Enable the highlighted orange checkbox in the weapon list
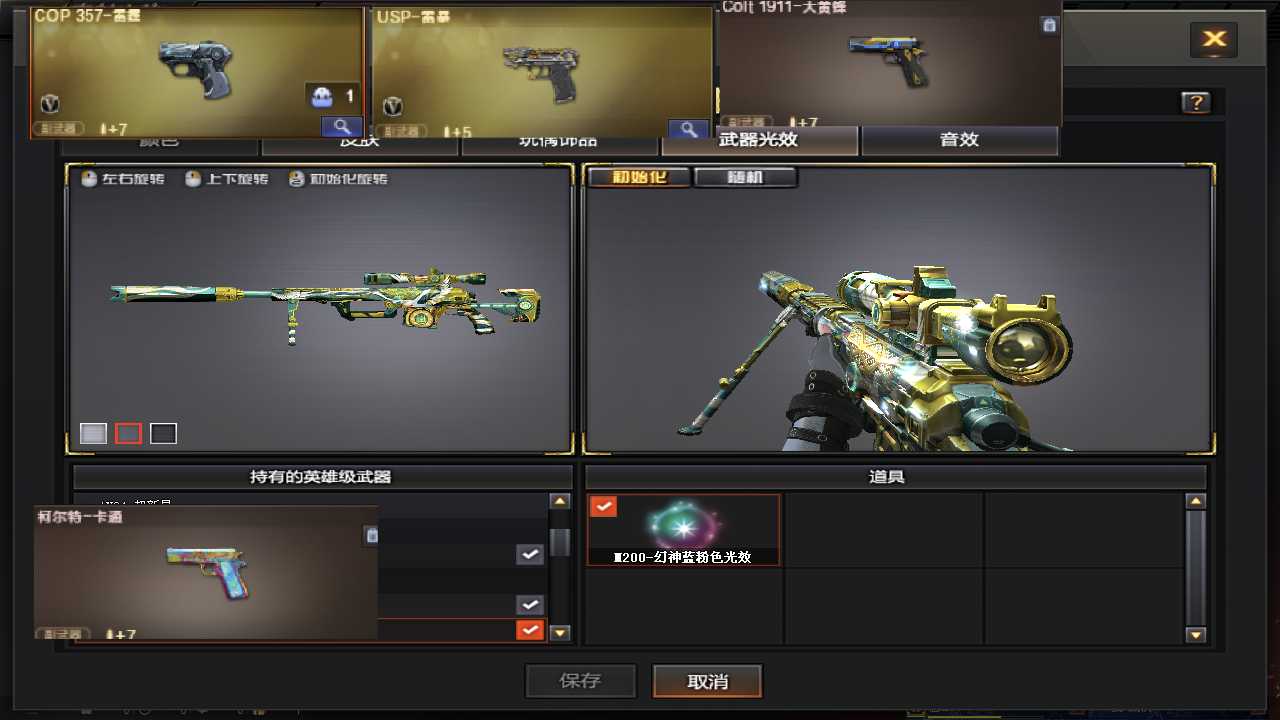 coord(529,630)
